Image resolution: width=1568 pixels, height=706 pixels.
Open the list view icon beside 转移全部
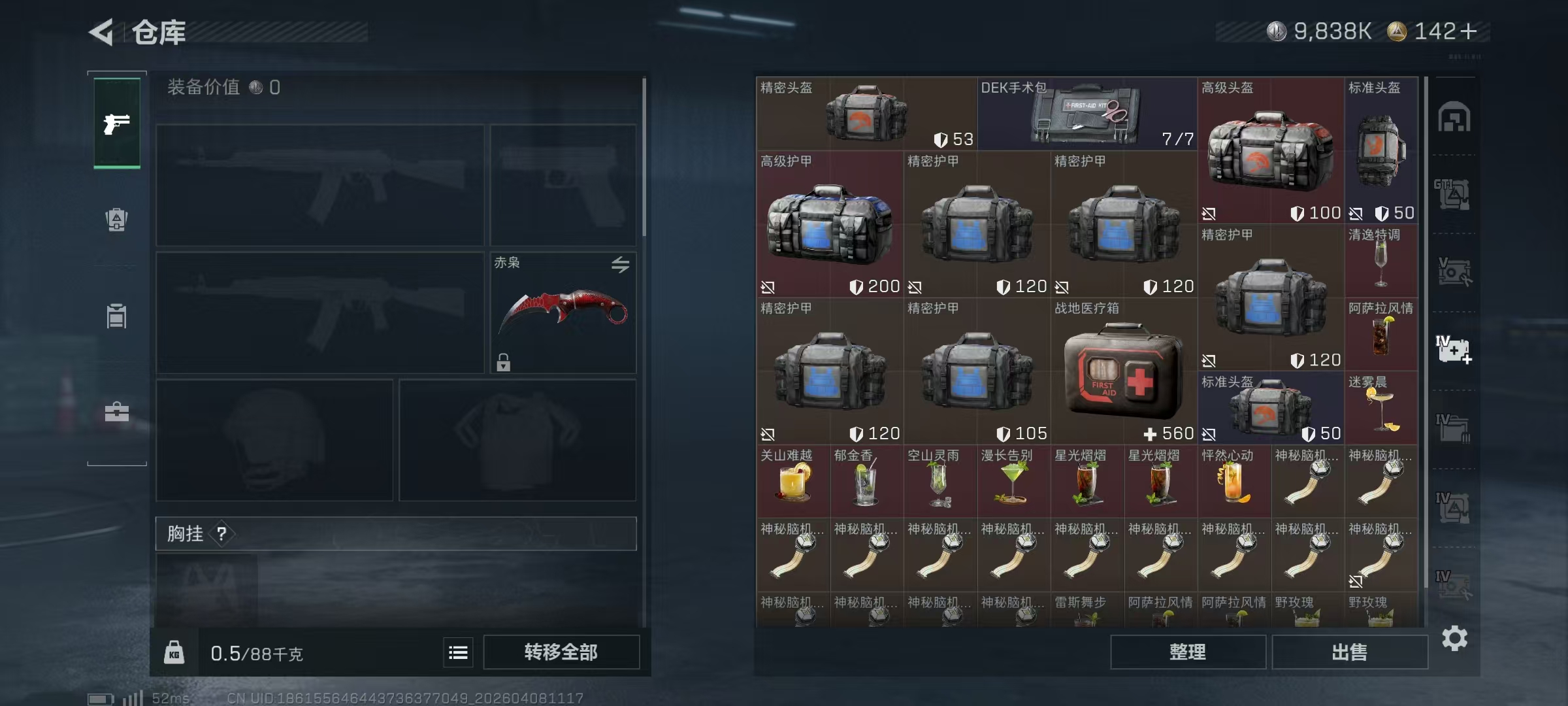pyautogui.click(x=458, y=652)
